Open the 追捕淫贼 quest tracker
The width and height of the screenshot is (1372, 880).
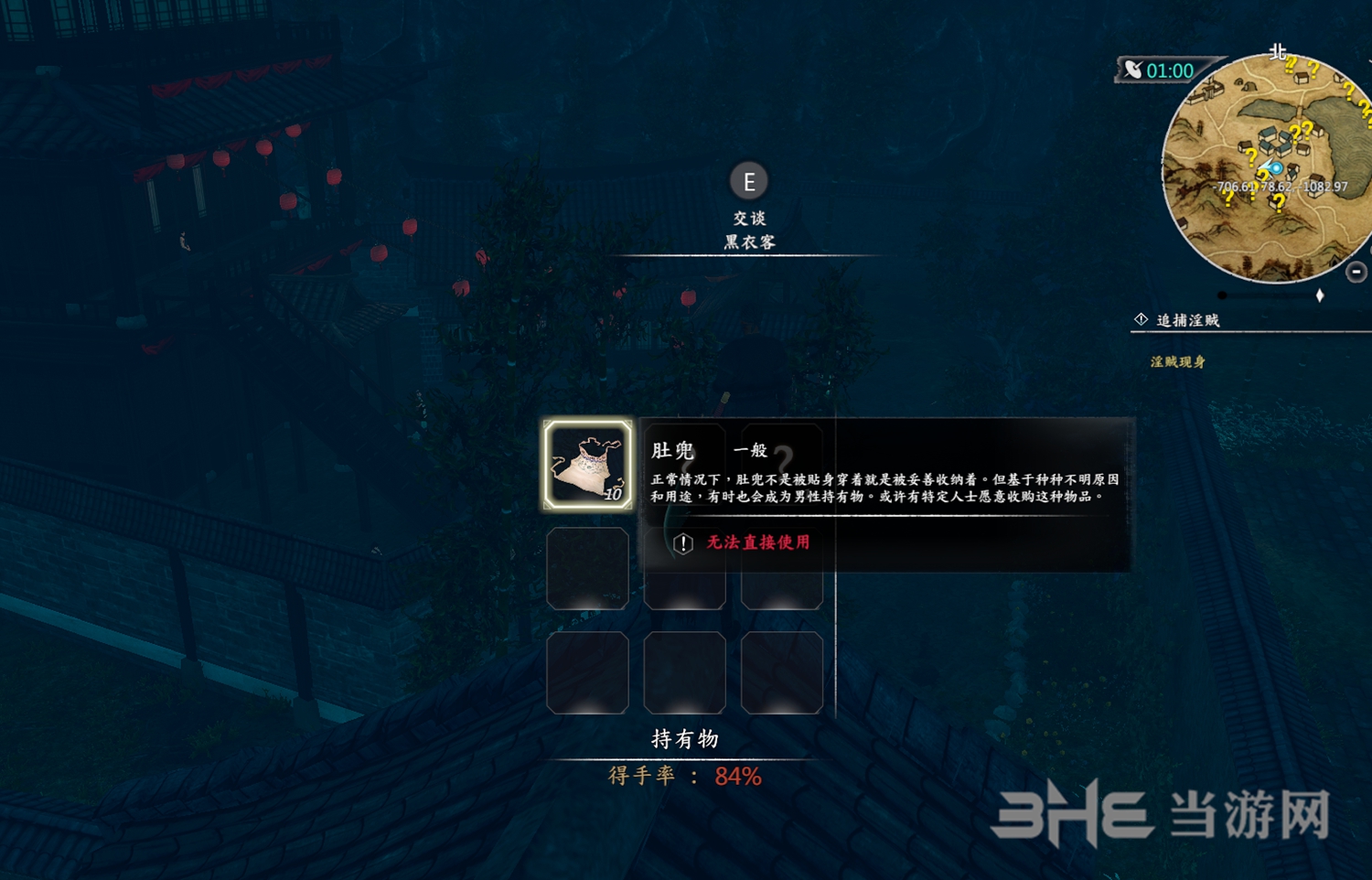coord(1187,320)
